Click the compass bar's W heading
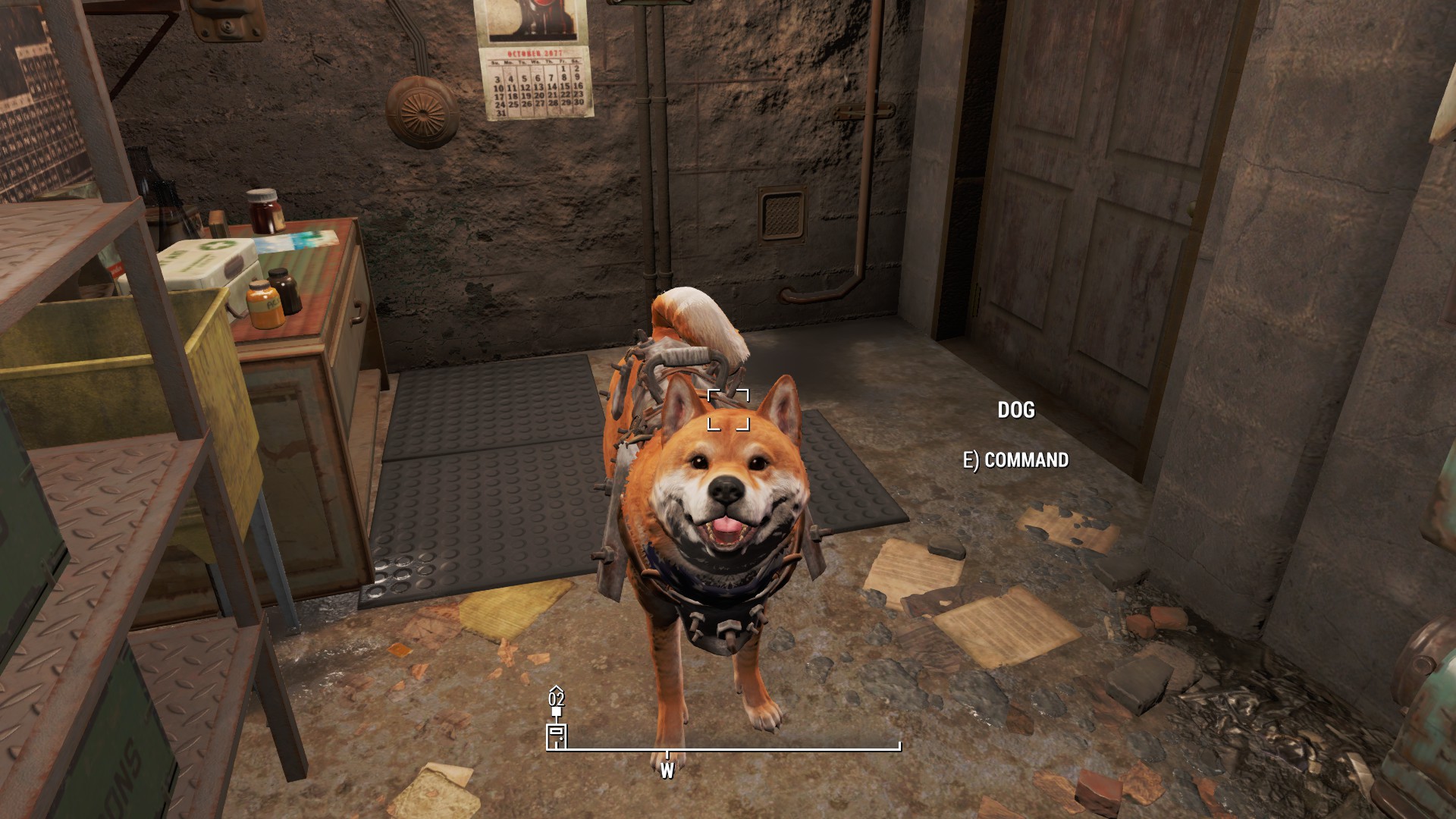 (x=667, y=771)
